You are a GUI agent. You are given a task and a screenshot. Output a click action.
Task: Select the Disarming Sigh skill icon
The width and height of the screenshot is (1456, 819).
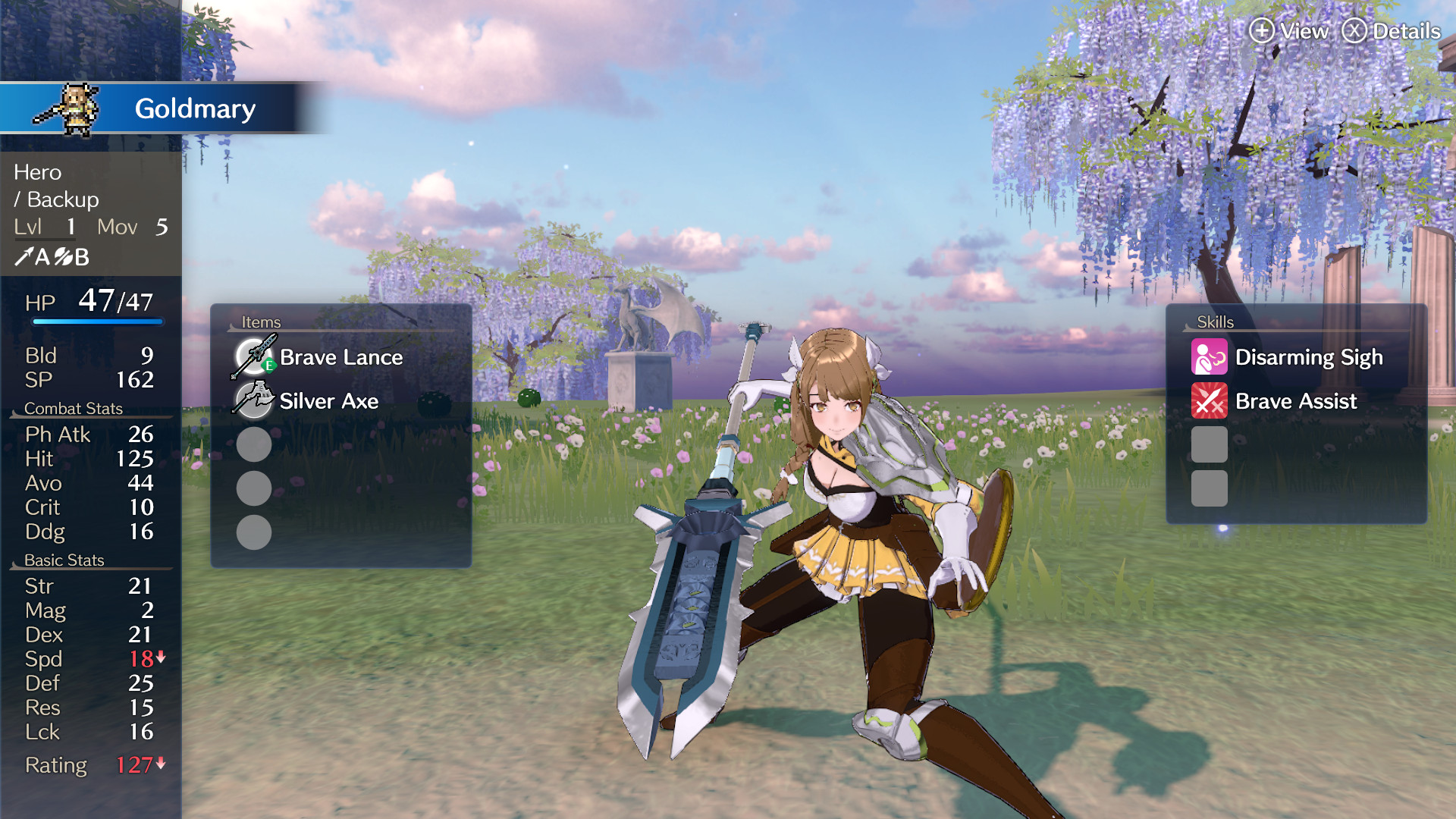tap(1209, 356)
